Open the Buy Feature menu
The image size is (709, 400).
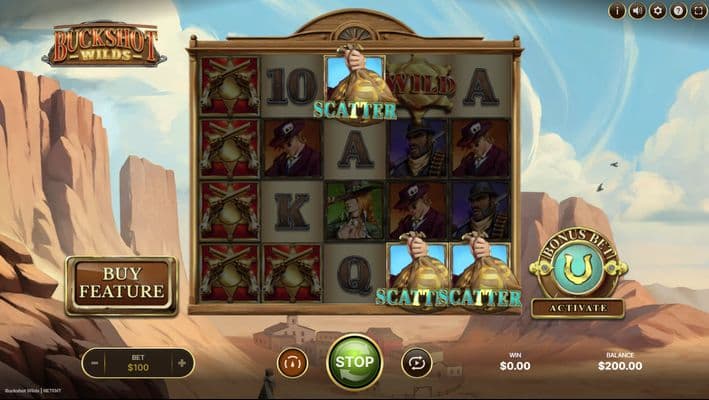pos(121,285)
